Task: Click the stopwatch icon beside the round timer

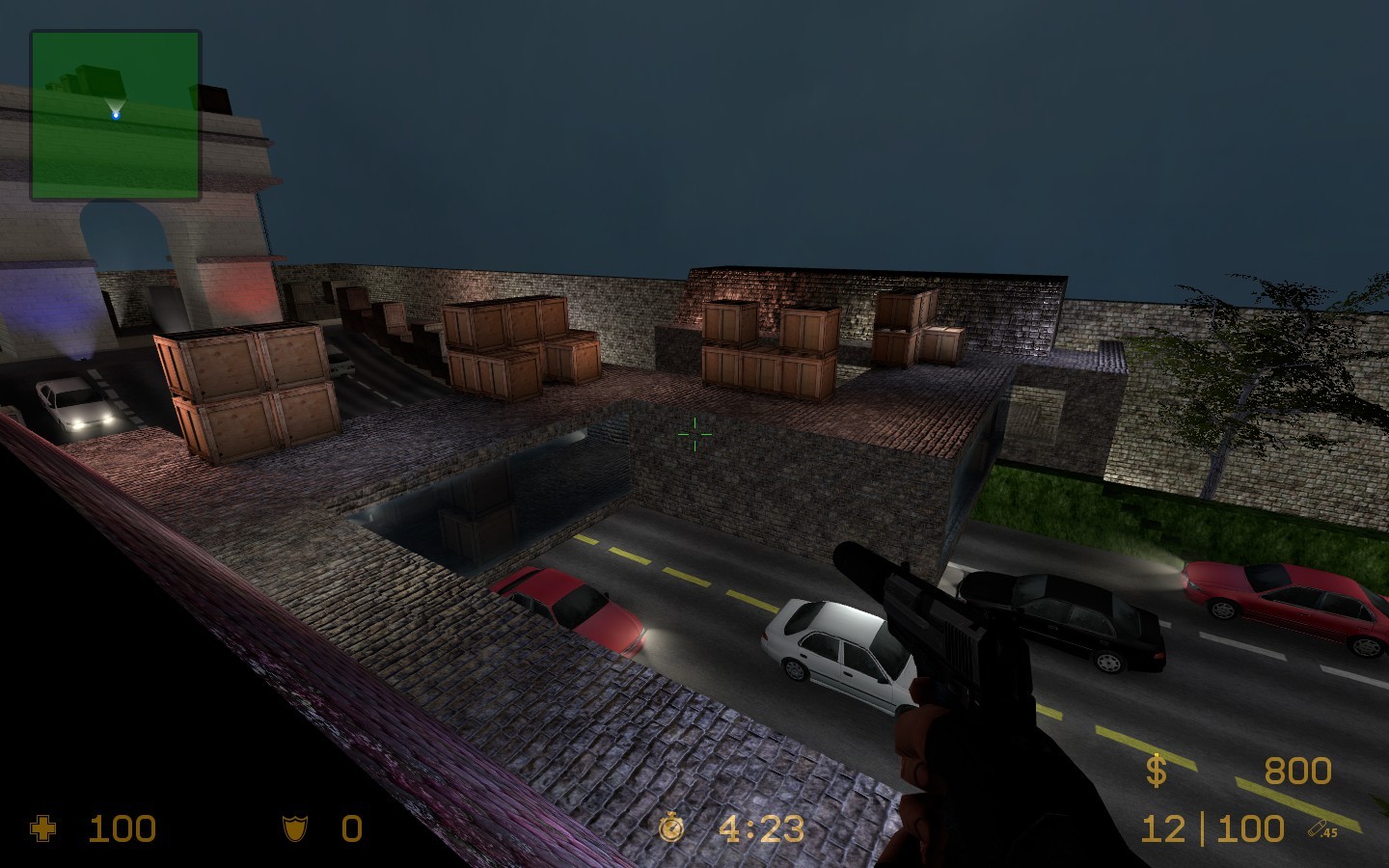Action: pyautogui.click(x=670, y=827)
